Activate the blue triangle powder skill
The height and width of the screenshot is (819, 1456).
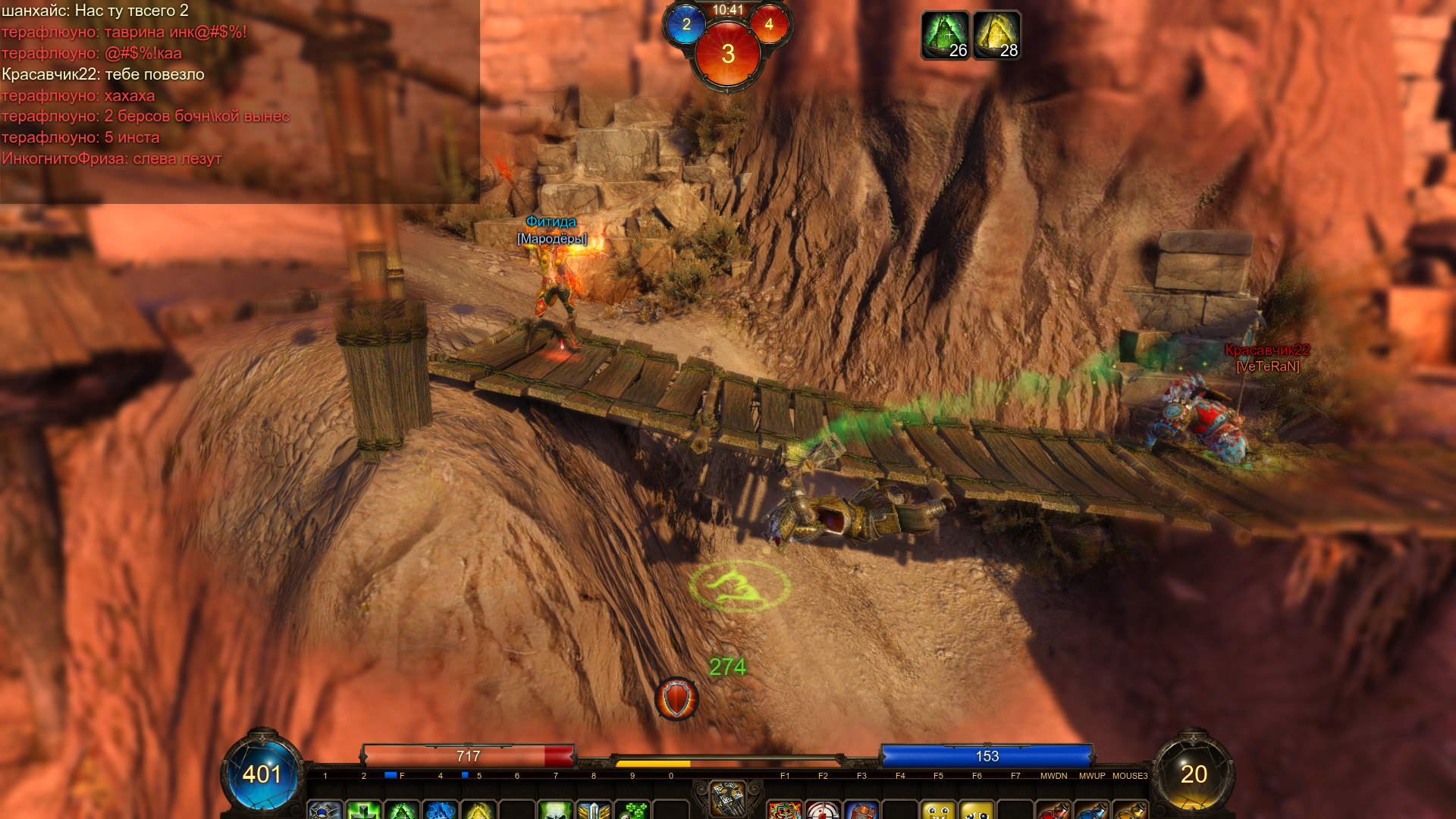(440, 810)
